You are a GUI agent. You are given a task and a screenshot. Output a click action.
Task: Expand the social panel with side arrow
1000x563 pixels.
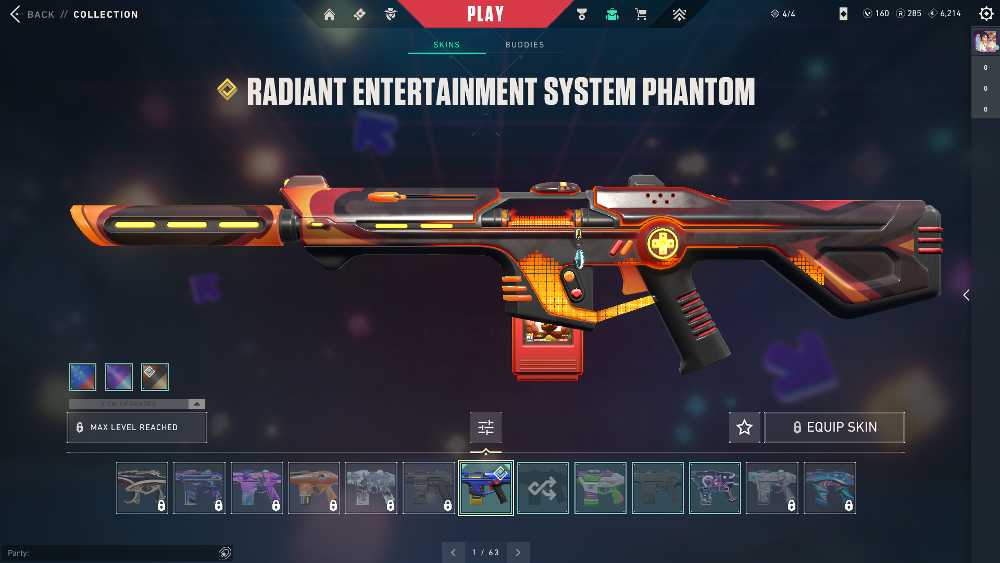click(x=966, y=295)
